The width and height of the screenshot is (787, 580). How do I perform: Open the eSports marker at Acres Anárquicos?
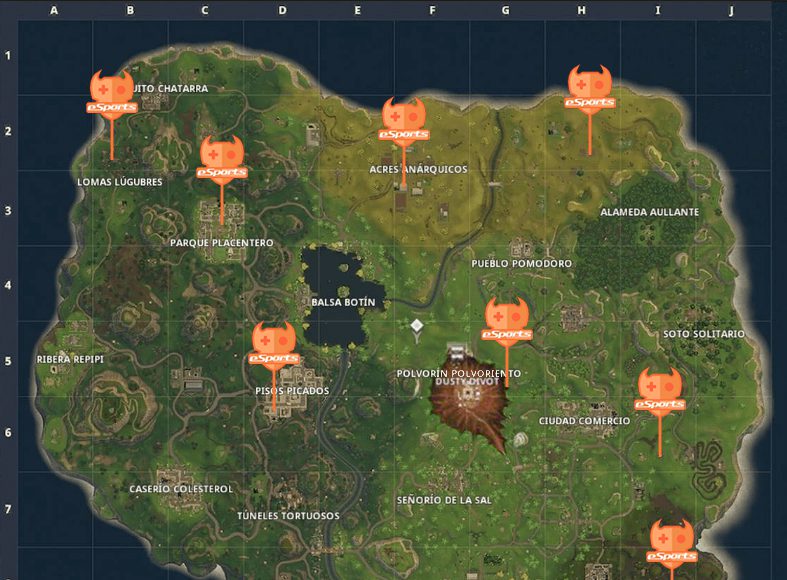point(404,120)
